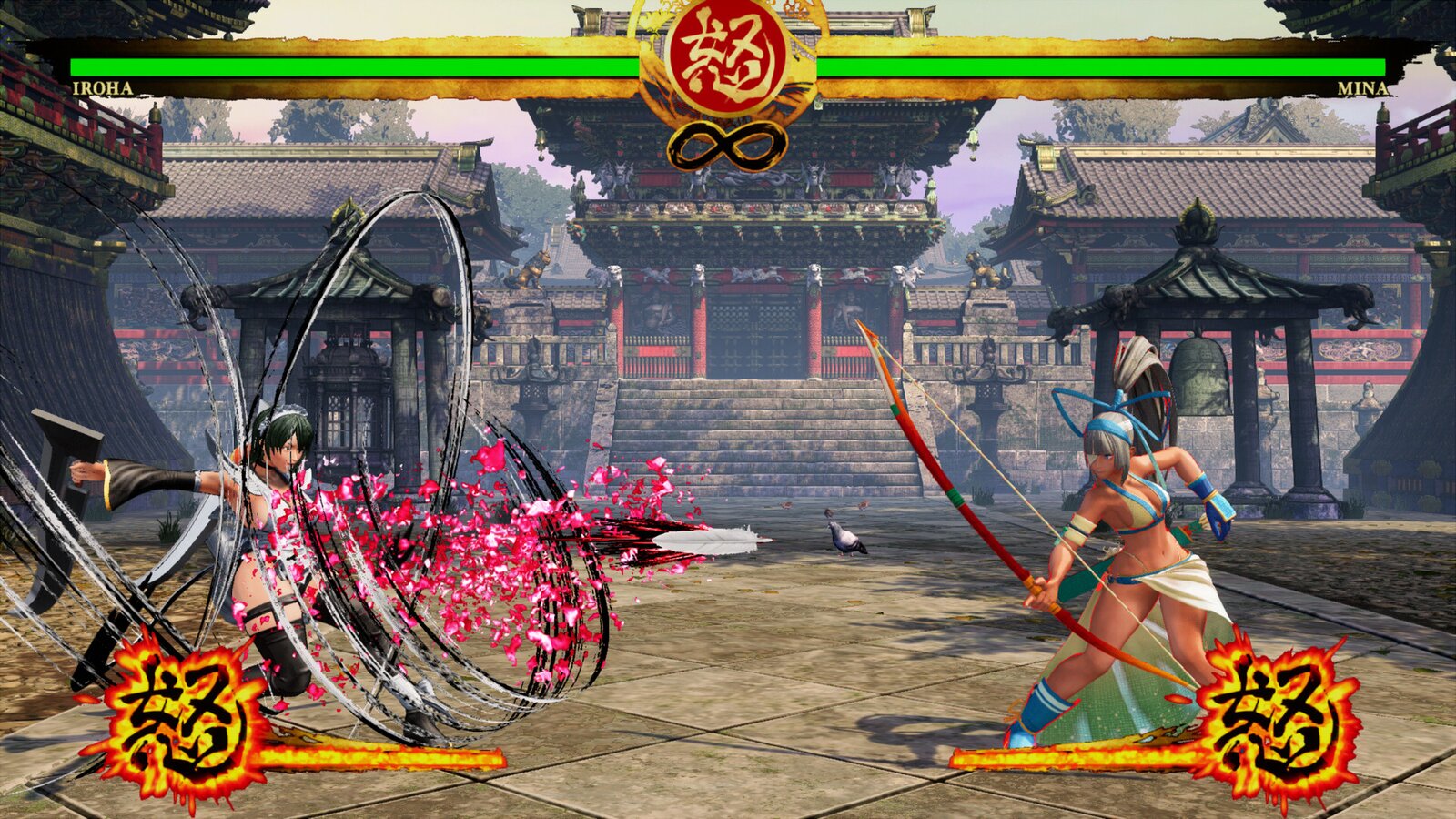
Task: Select the MINA name label
Action: [1363, 88]
